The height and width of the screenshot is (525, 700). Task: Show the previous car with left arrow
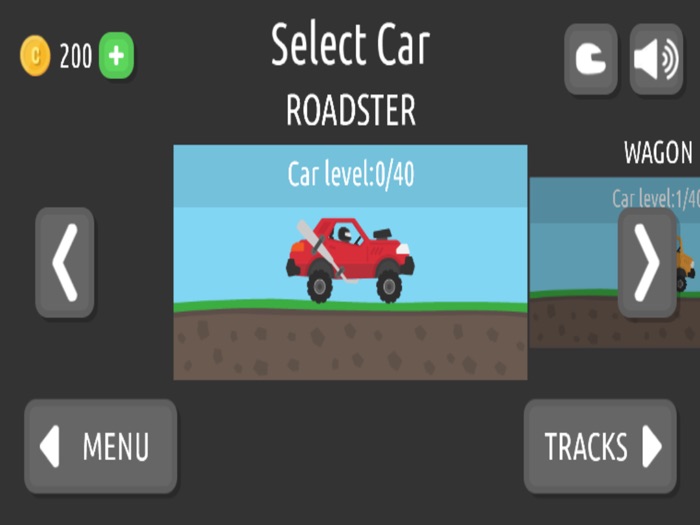pos(65,263)
